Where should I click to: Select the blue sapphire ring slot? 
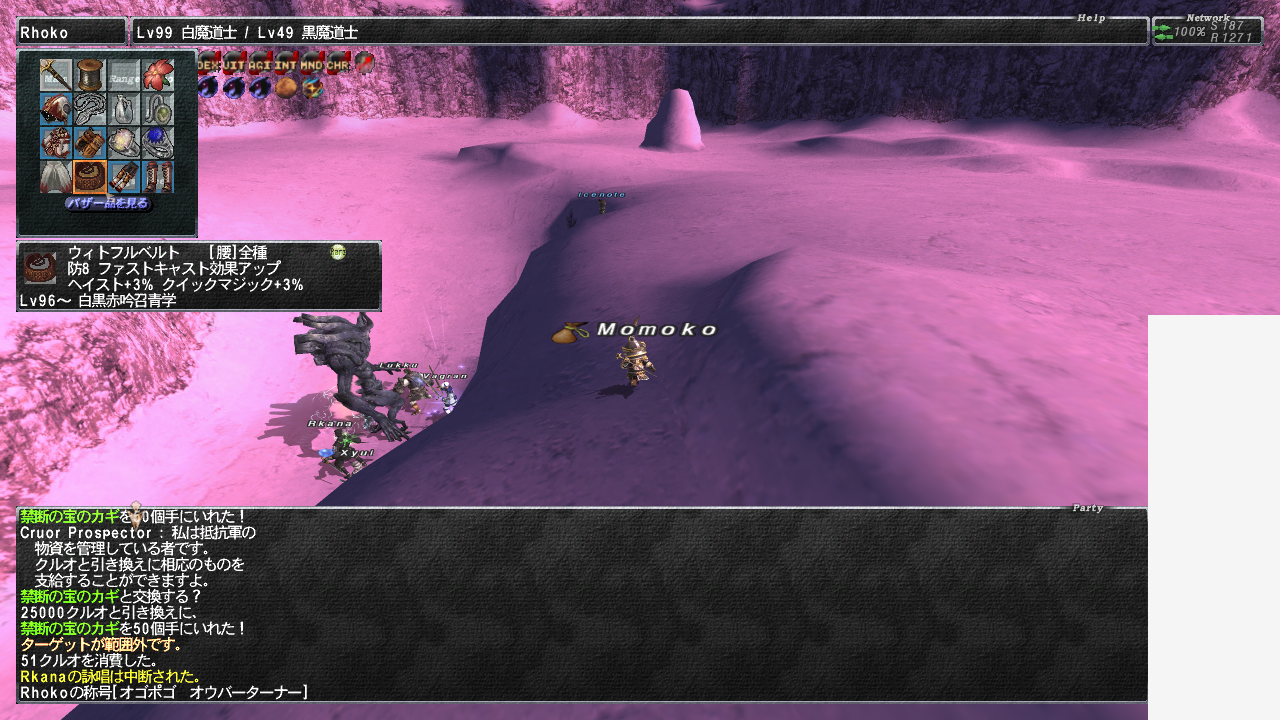pyautogui.click(x=158, y=143)
